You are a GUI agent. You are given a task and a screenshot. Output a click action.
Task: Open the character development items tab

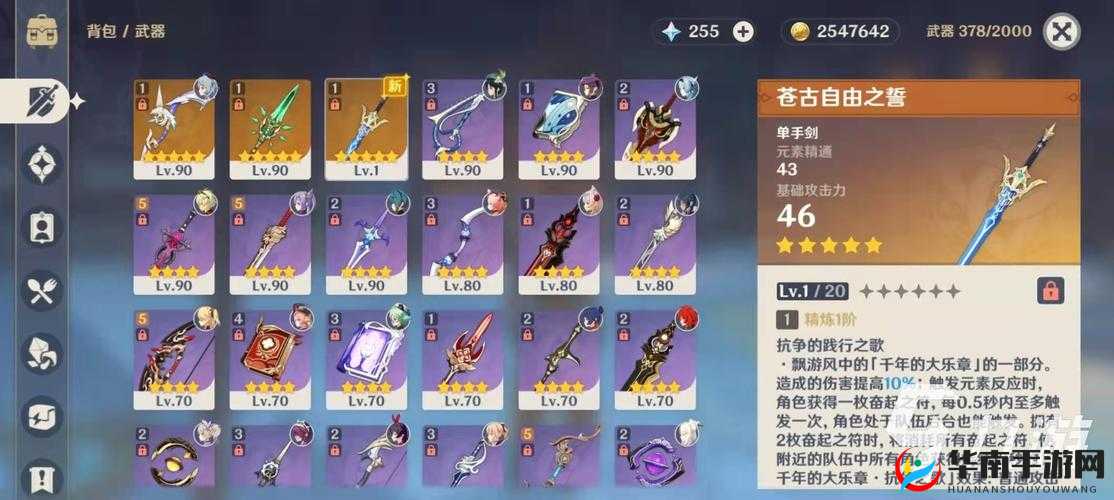[42, 227]
